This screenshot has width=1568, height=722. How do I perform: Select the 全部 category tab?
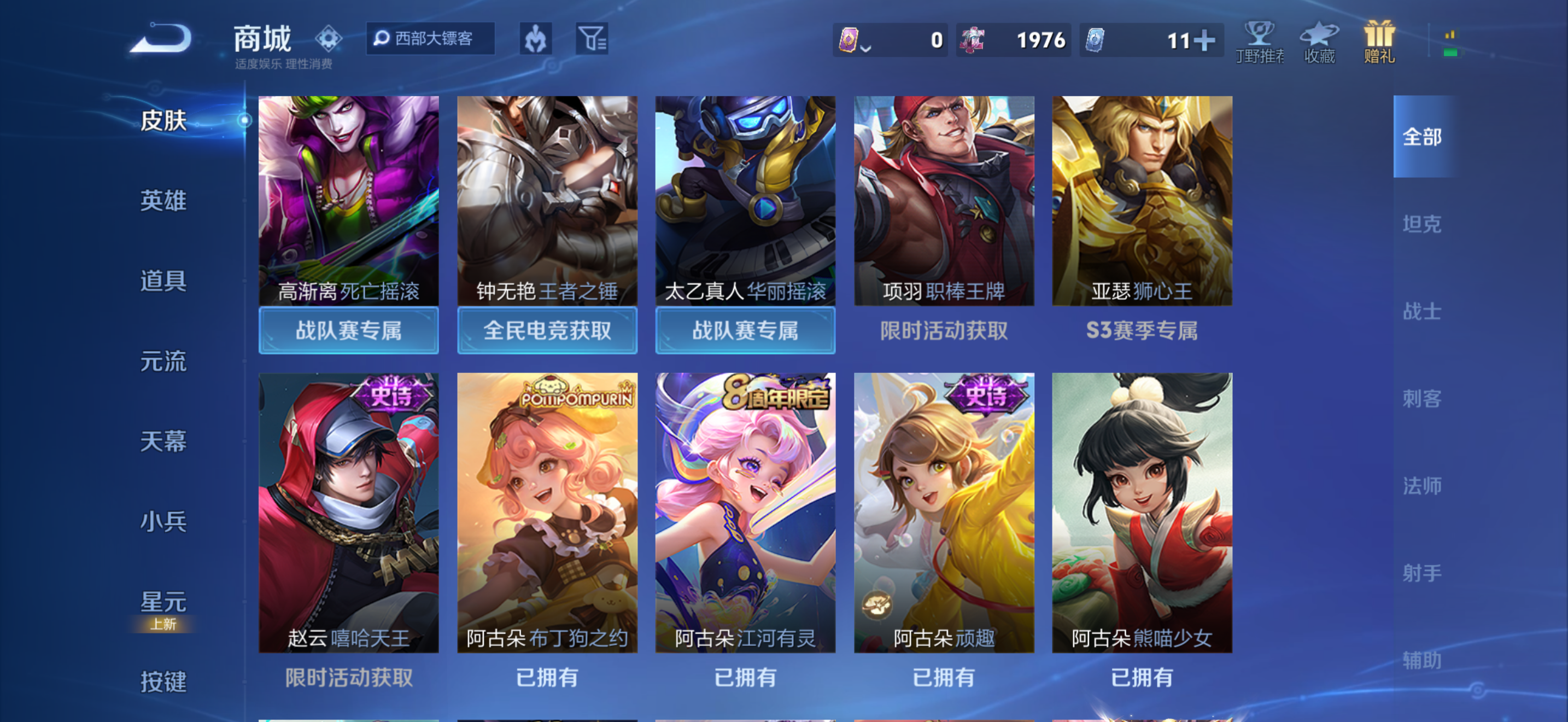1423,138
